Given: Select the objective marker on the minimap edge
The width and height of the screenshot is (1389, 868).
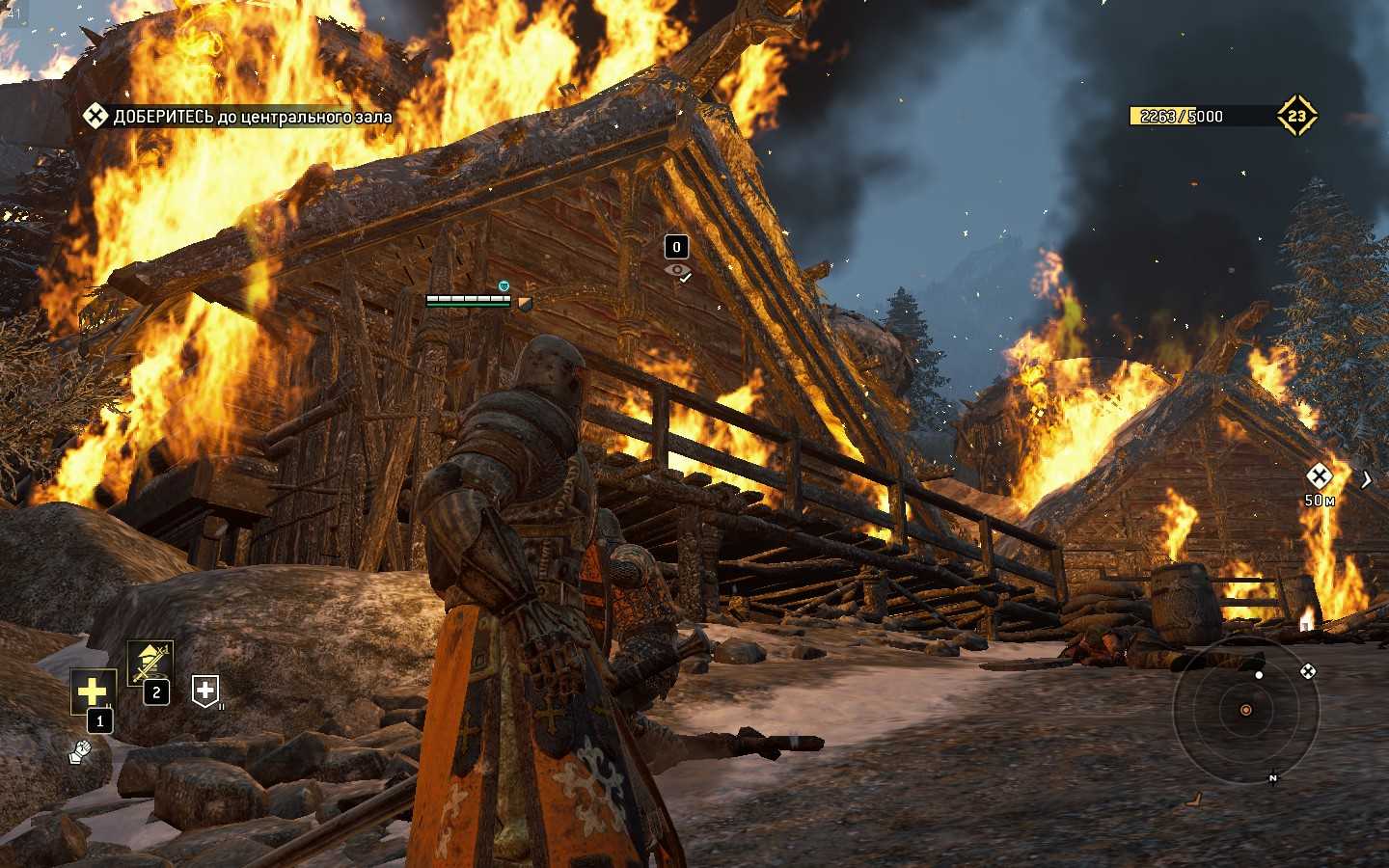Looking at the screenshot, I should 1308,671.
